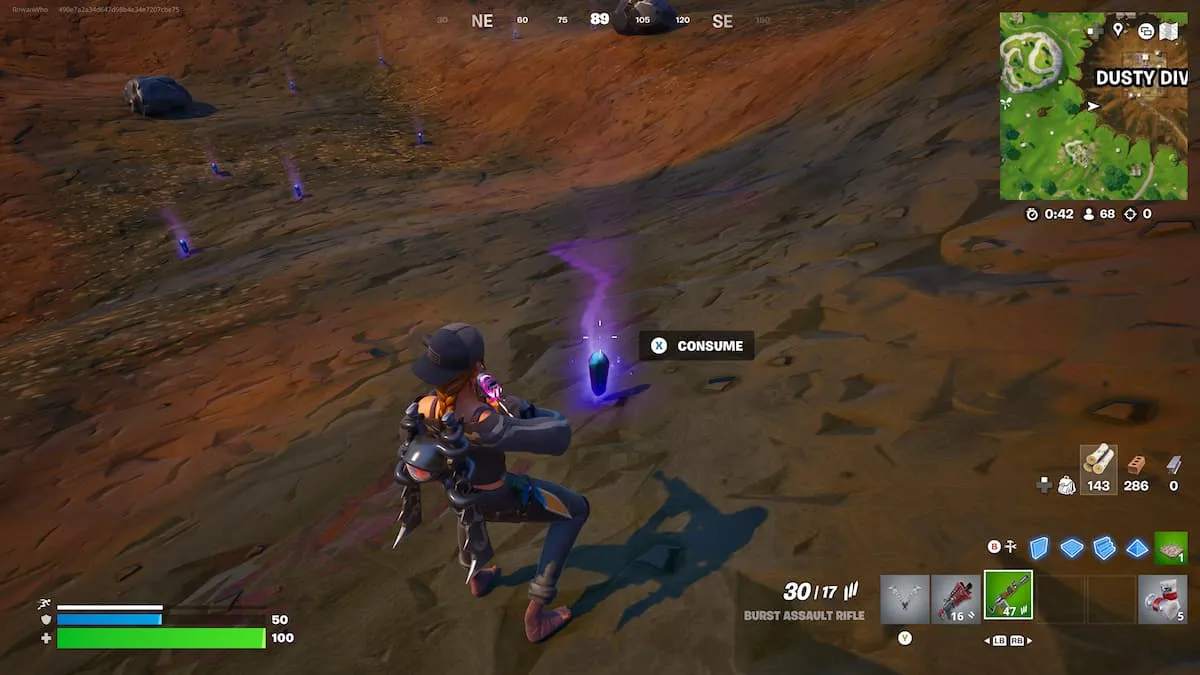Viewport: 1200px width, 675px height.
Task: Choose the wall building piece
Action: click(1039, 547)
